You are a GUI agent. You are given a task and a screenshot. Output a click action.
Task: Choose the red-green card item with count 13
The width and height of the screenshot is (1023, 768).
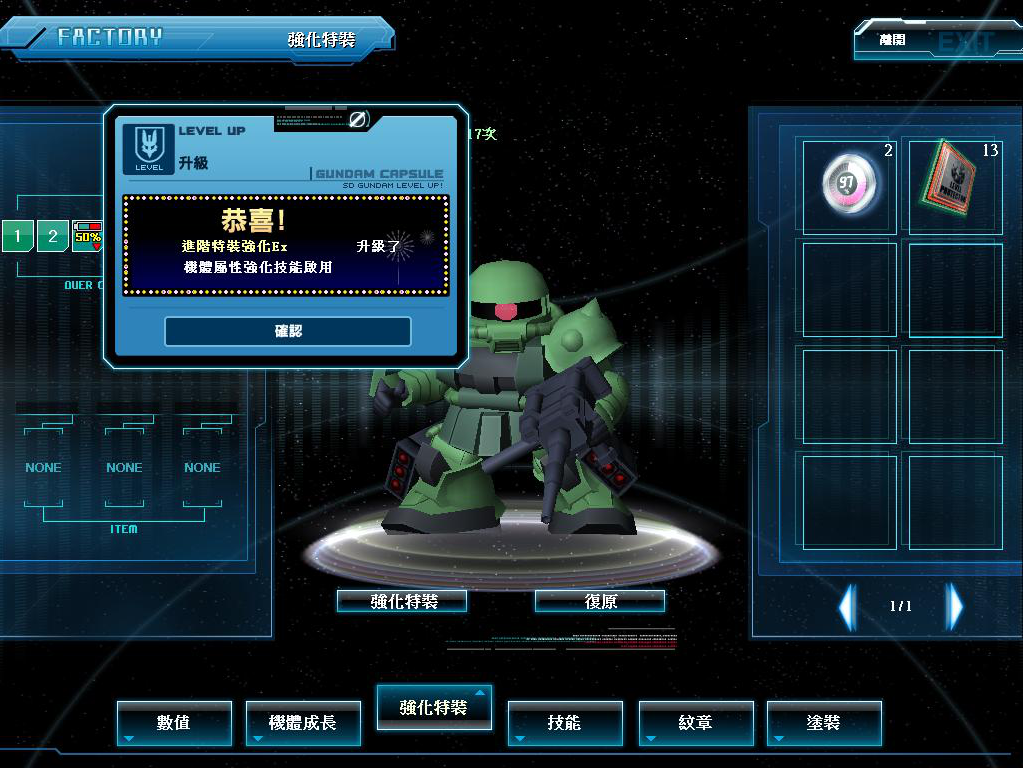click(955, 186)
